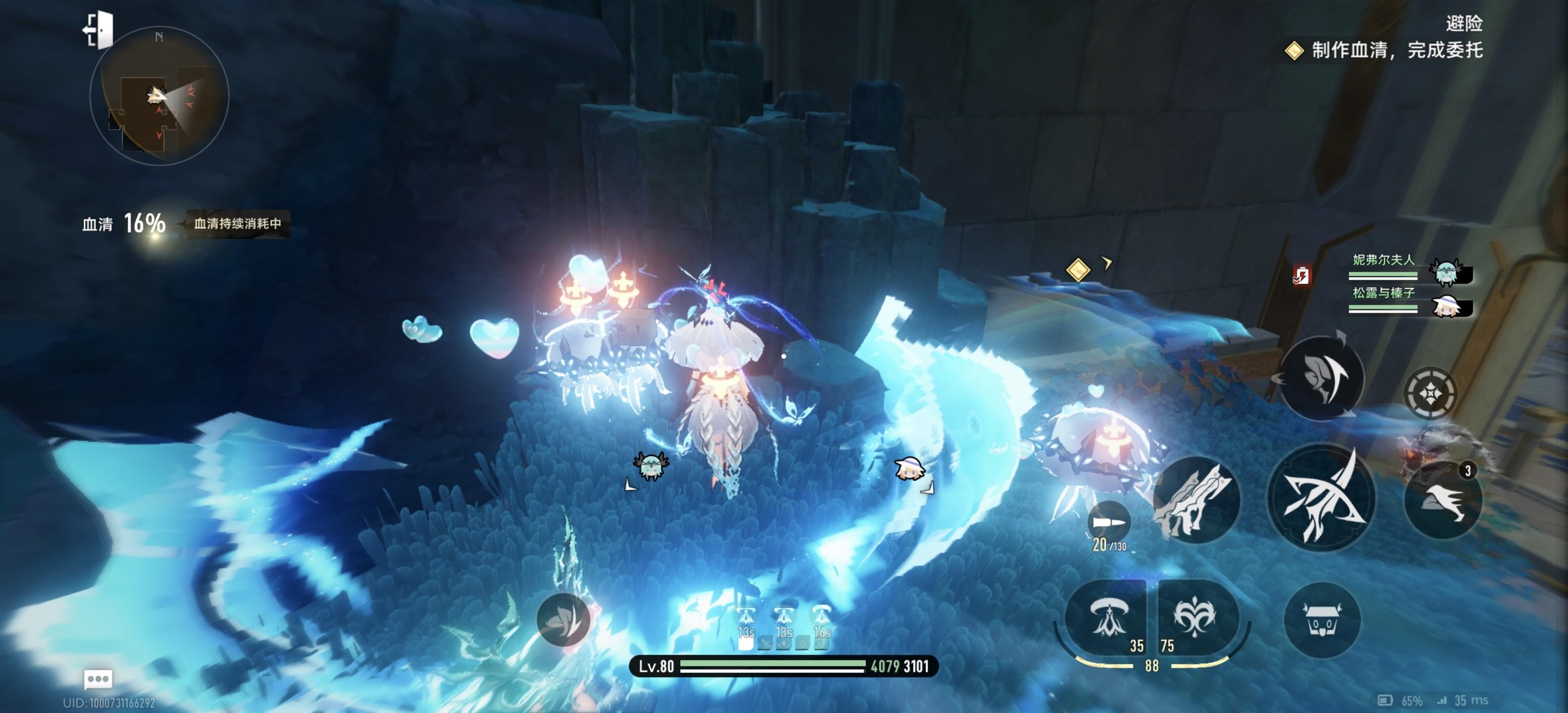
Task: Open the chat speech bubble
Action: pyautogui.click(x=98, y=678)
